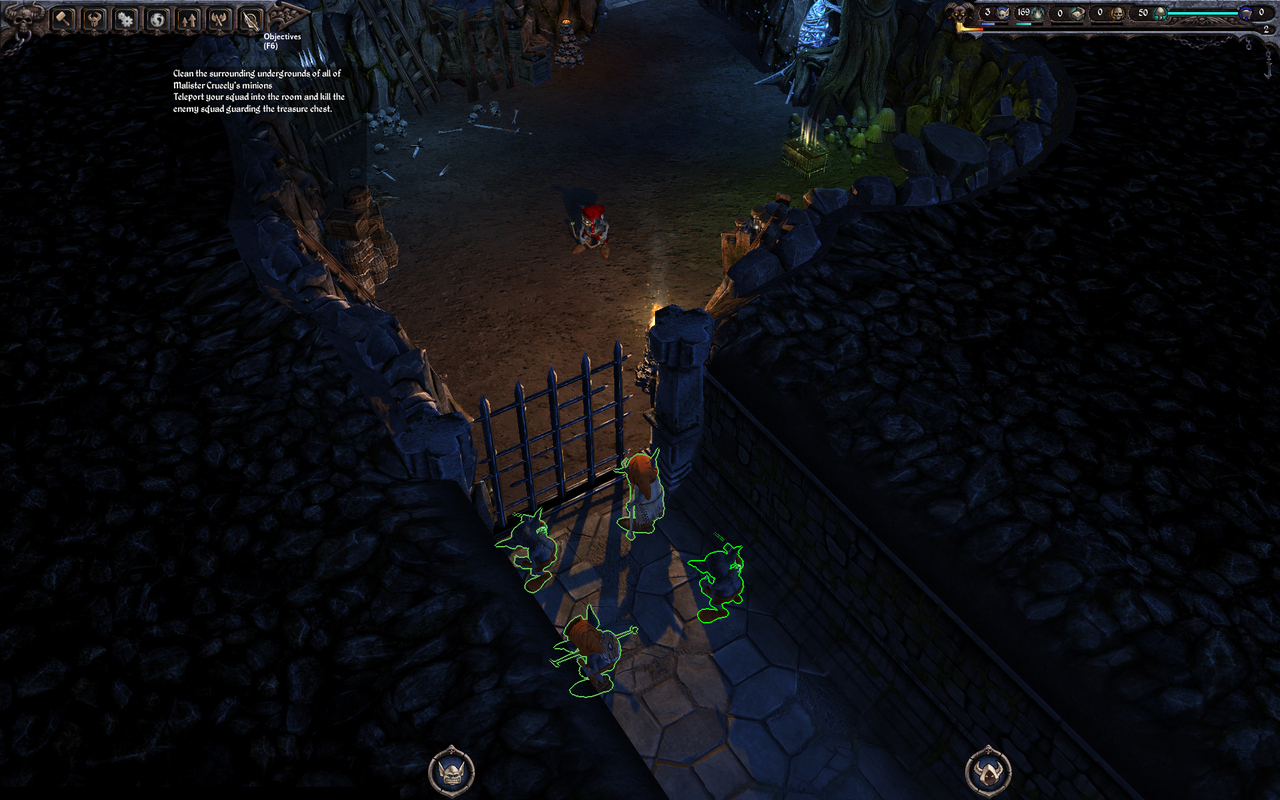Open the hammer build menu

click(x=63, y=18)
